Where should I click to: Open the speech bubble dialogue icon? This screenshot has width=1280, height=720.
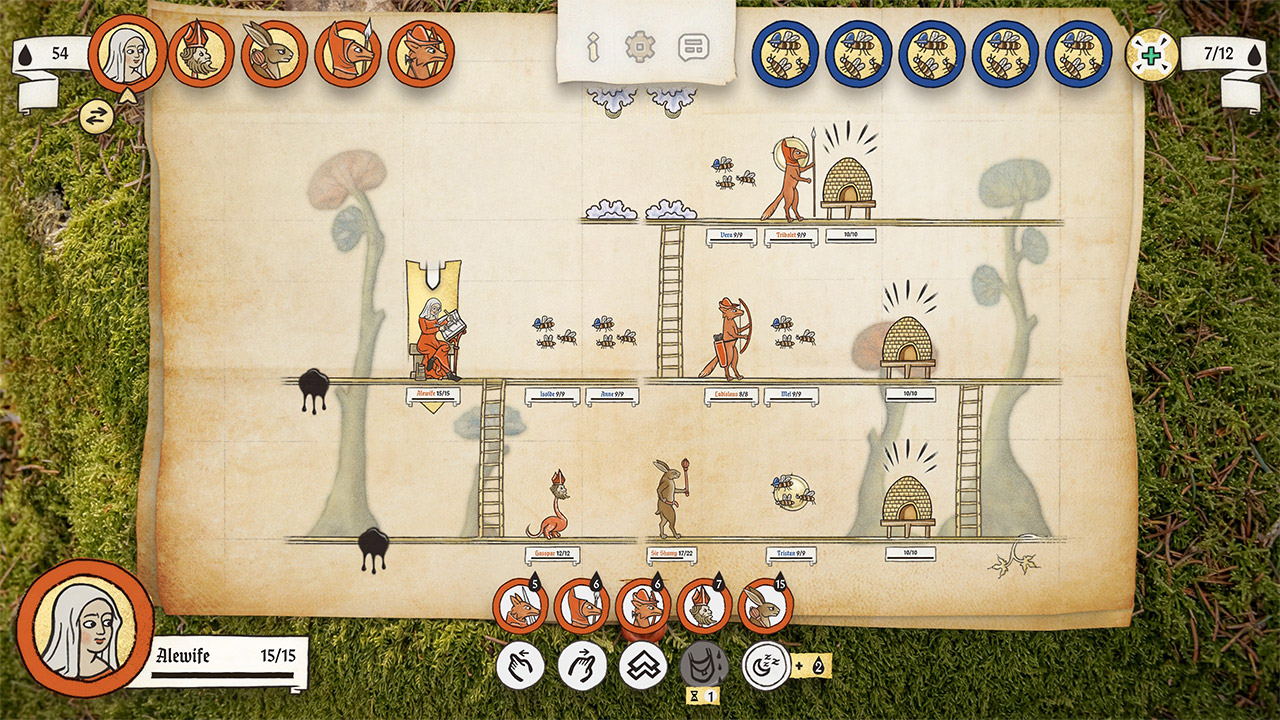tap(692, 47)
